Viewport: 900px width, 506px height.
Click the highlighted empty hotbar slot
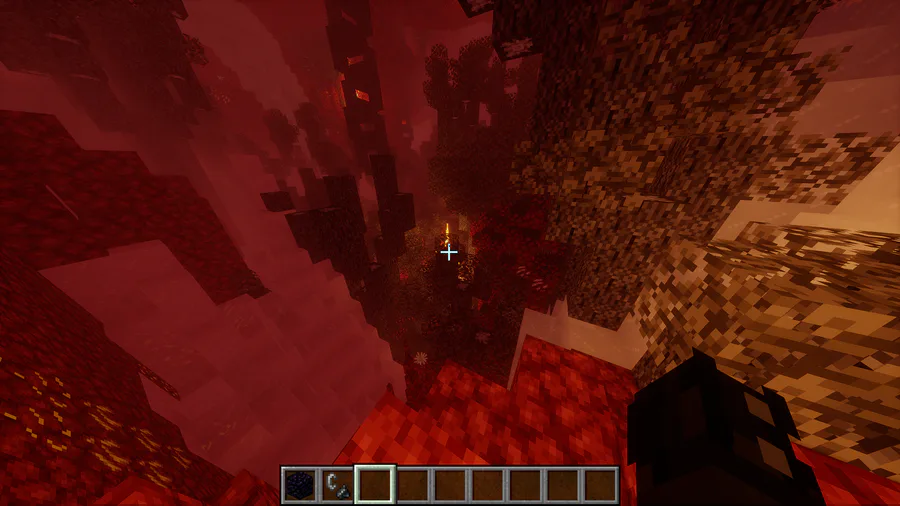[375, 485]
